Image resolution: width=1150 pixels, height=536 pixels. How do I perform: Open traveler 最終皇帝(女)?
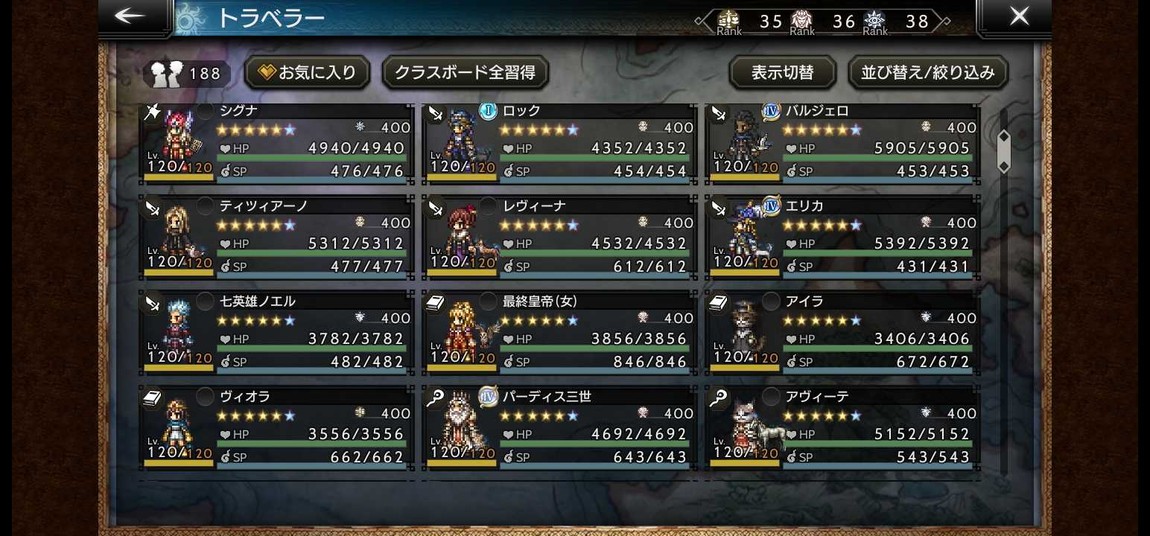(560, 334)
